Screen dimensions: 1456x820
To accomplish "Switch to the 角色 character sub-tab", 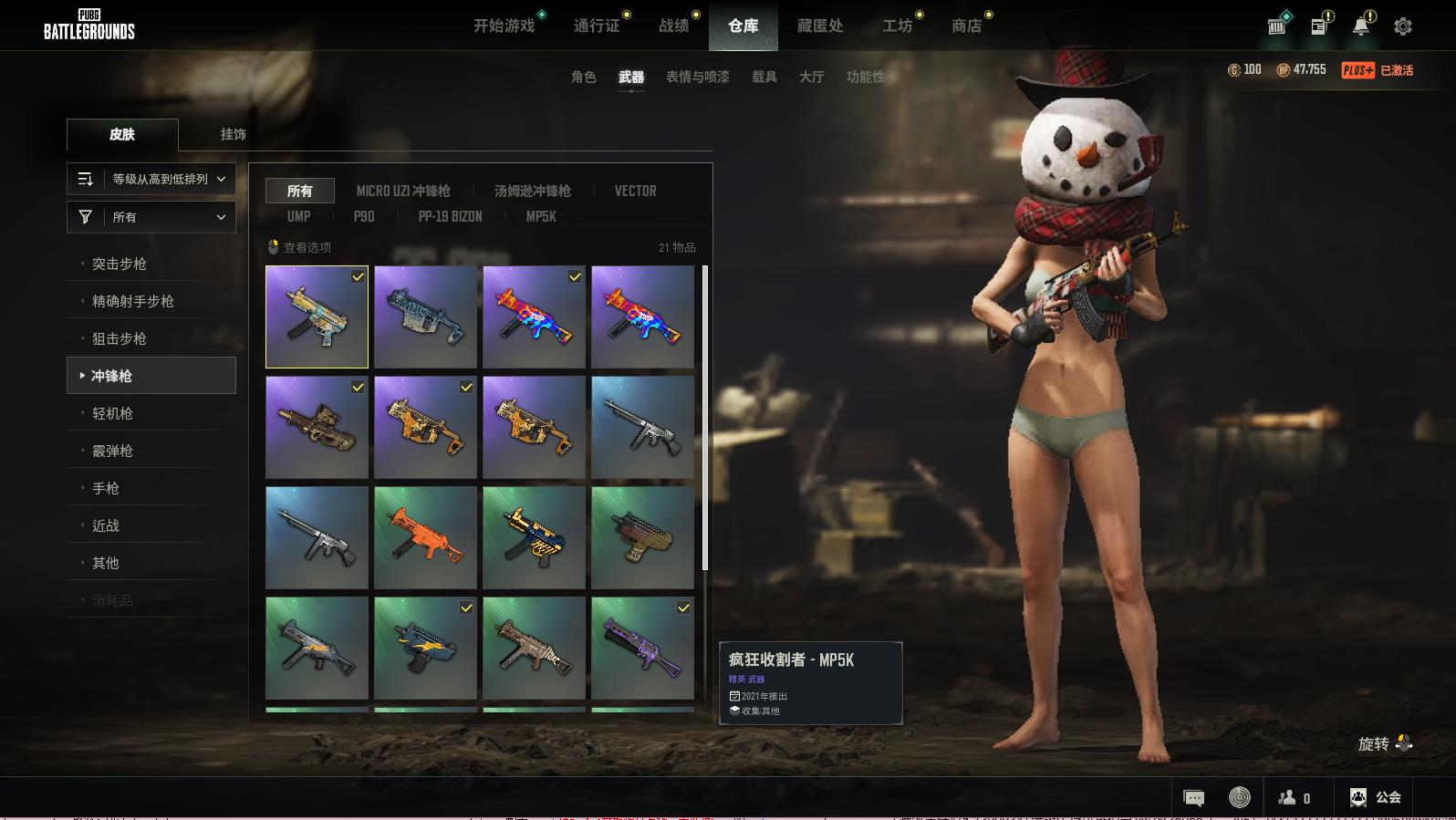I will tap(583, 77).
